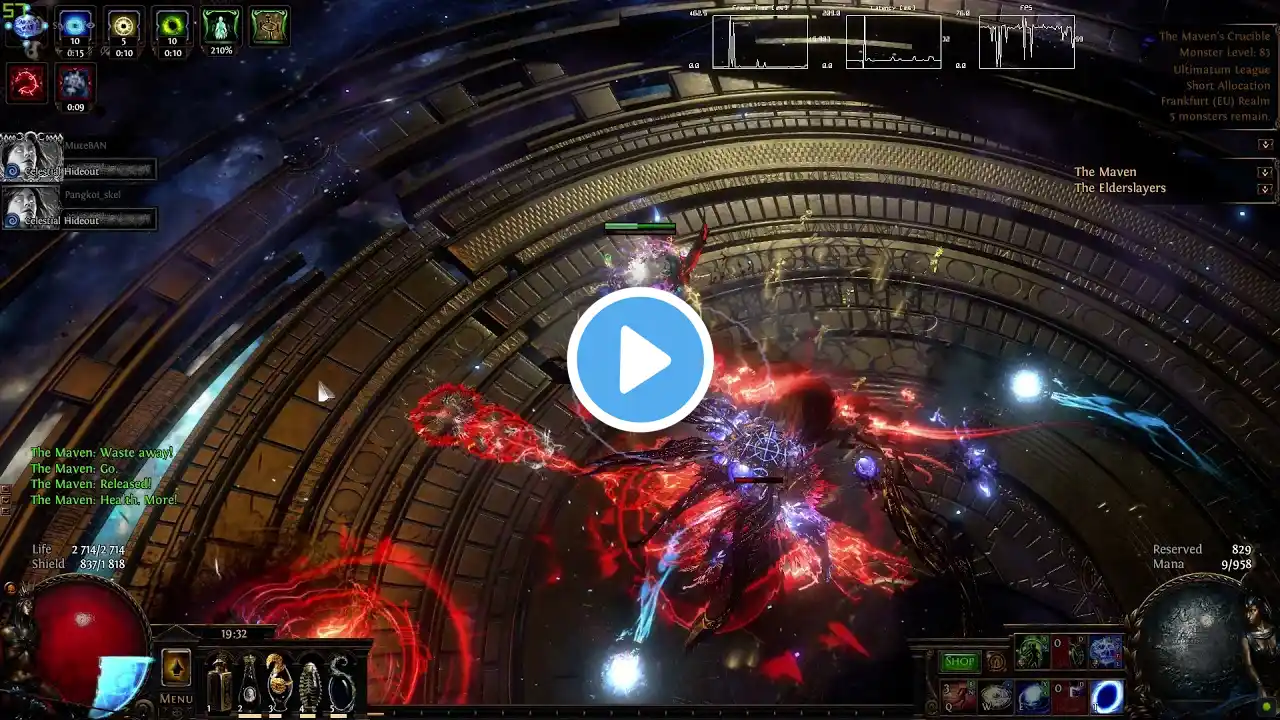The height and width of the screenshot is (720, 1280).
Task: Use the serpent-topped flask in slot 5
Action: coord(341,683)
